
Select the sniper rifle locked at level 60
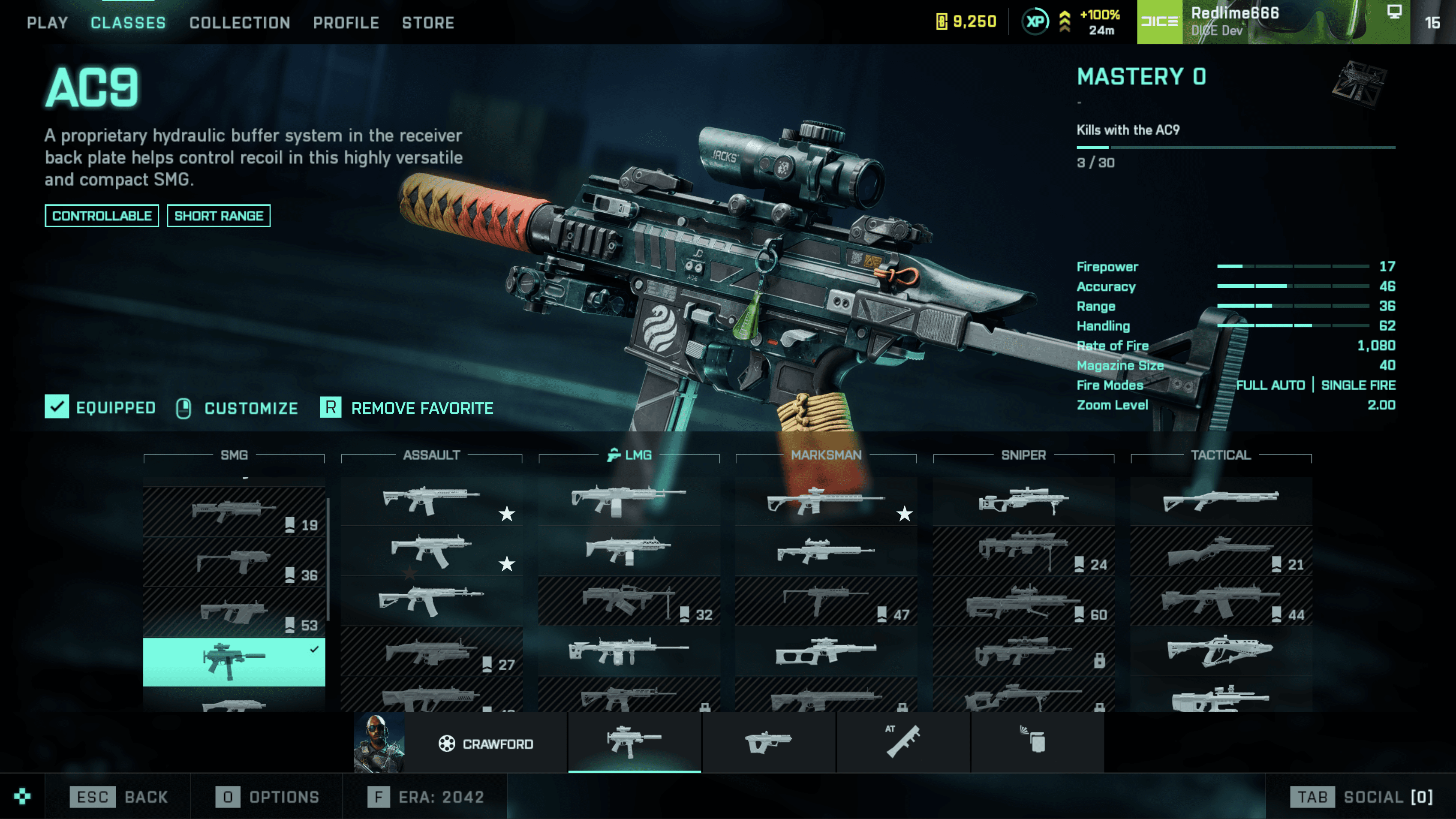pyautogui.click(x=1023, y=601)
